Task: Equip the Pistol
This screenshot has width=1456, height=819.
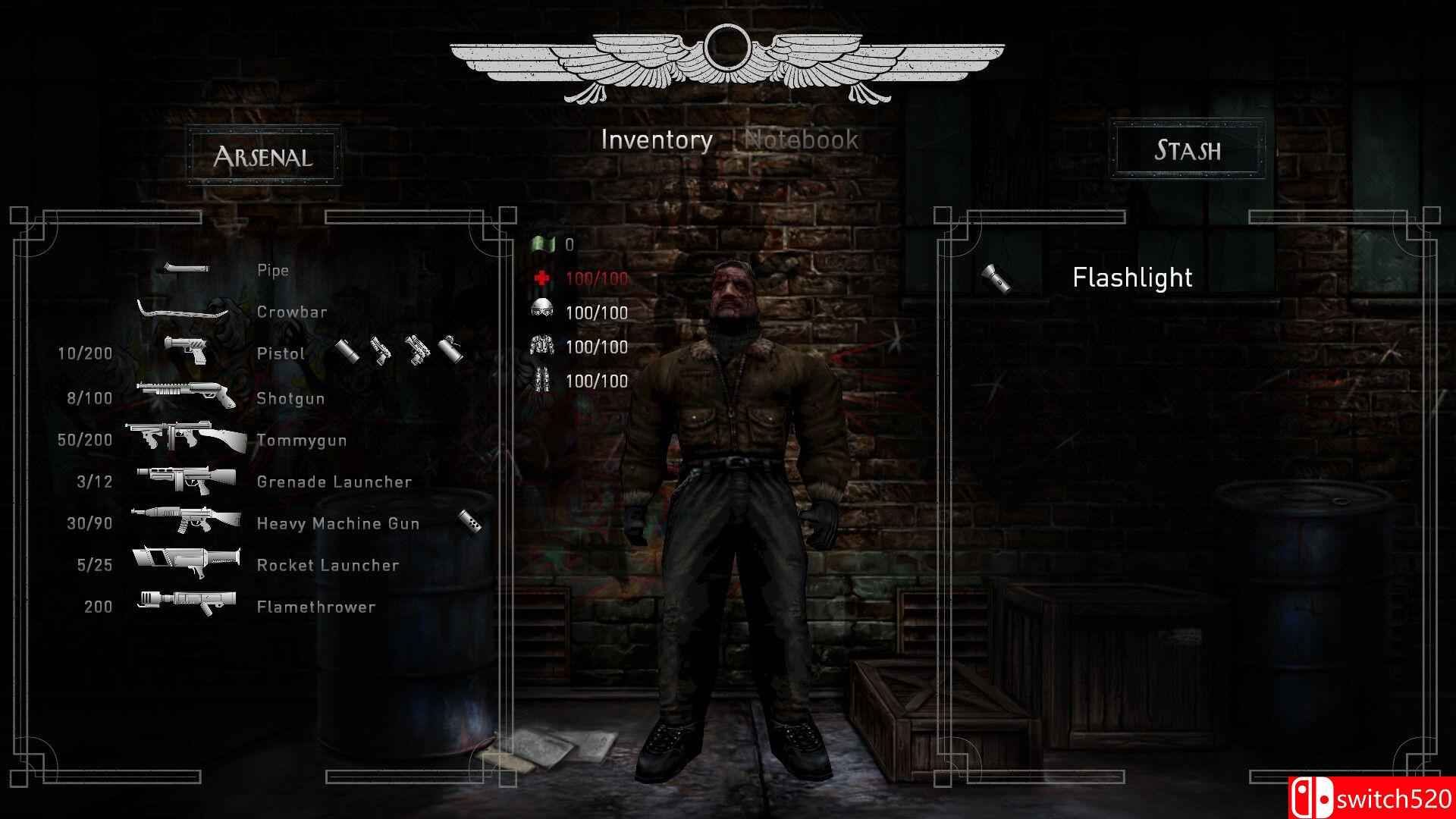Action: point(281,353)
